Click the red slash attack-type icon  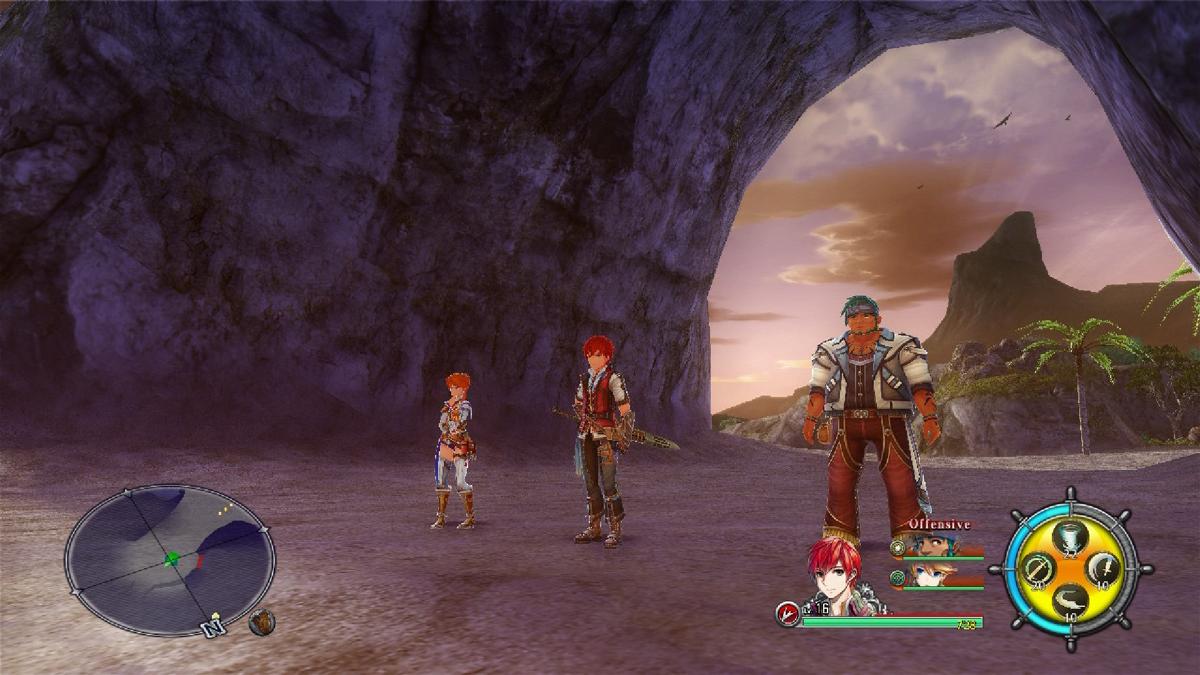(x=789, y=614)
